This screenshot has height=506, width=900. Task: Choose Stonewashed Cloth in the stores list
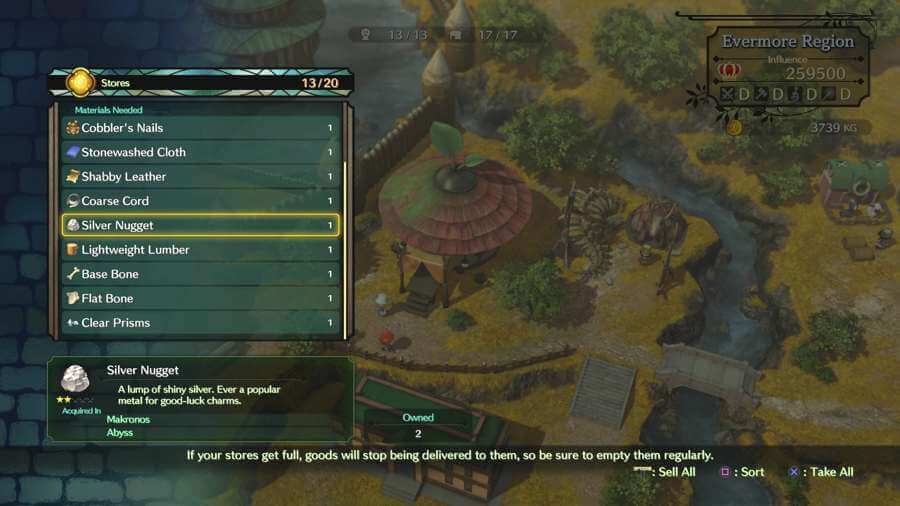point(200,152)
